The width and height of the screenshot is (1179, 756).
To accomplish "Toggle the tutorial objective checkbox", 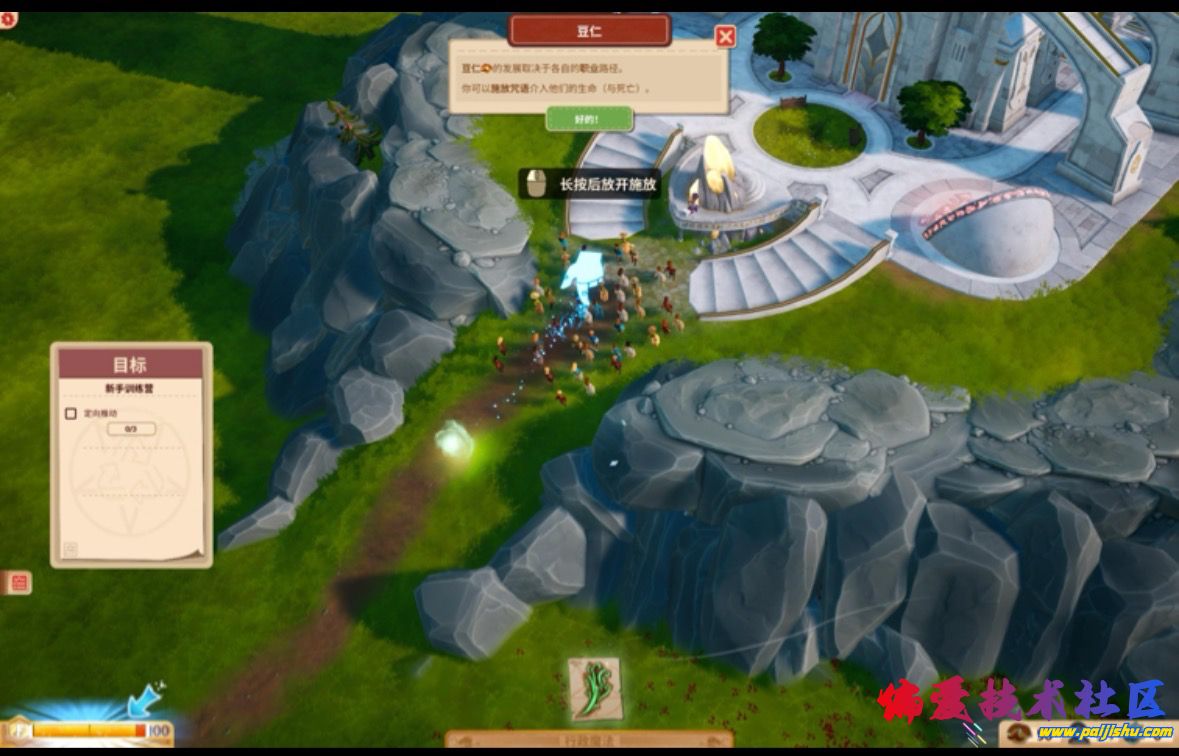I will click(x=71, y=413).
